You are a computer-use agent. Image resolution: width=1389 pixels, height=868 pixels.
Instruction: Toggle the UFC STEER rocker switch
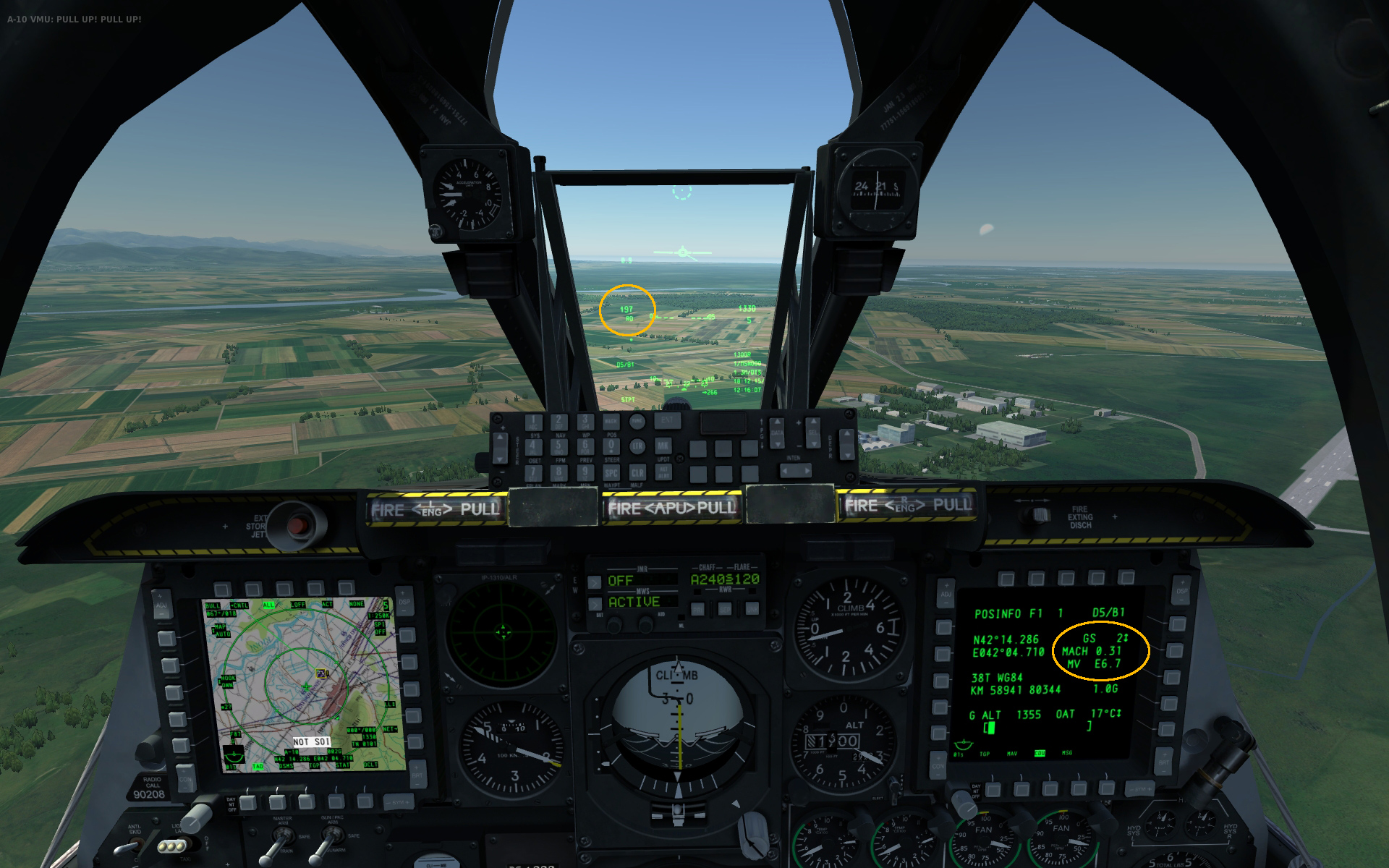(501, 447)
